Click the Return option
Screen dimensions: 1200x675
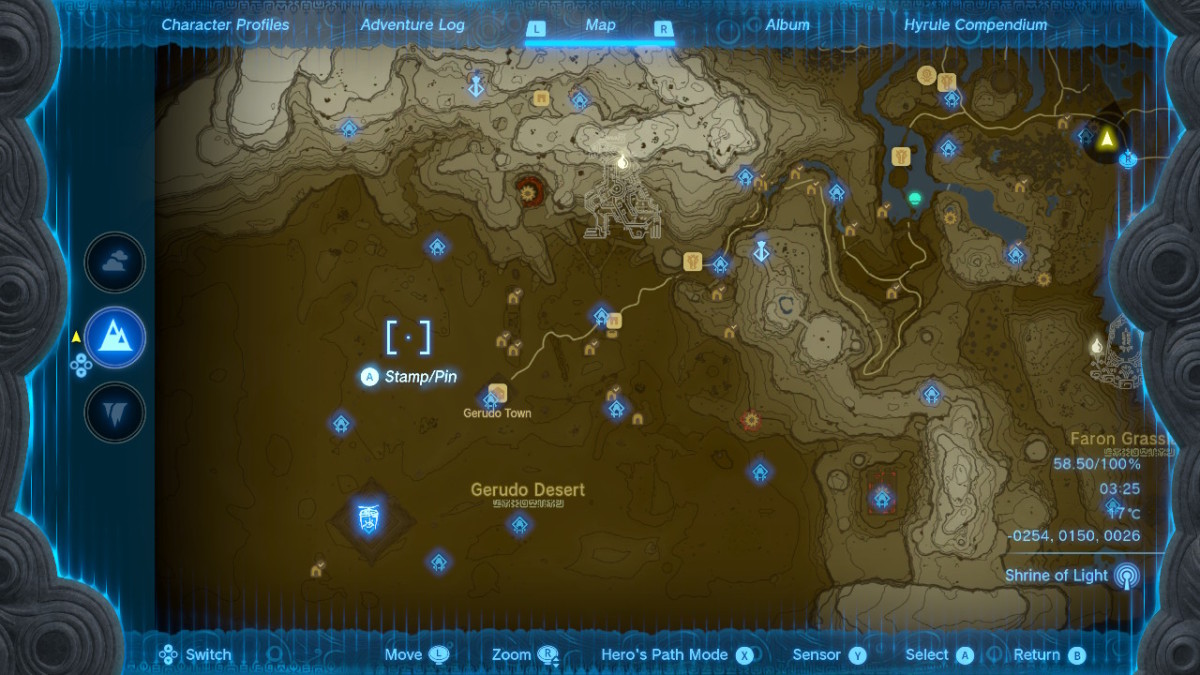click(x=1037, y=655)
